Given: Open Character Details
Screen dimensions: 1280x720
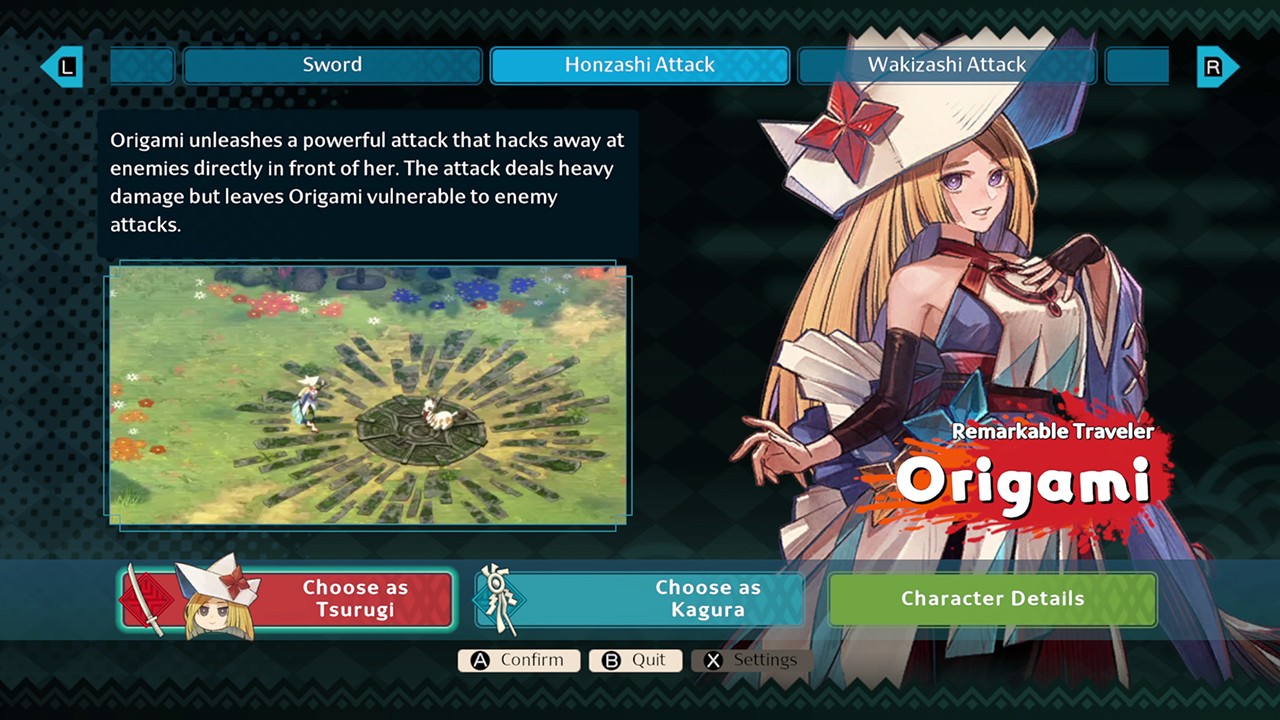Looking at the screenshot, I should (992, 599).
